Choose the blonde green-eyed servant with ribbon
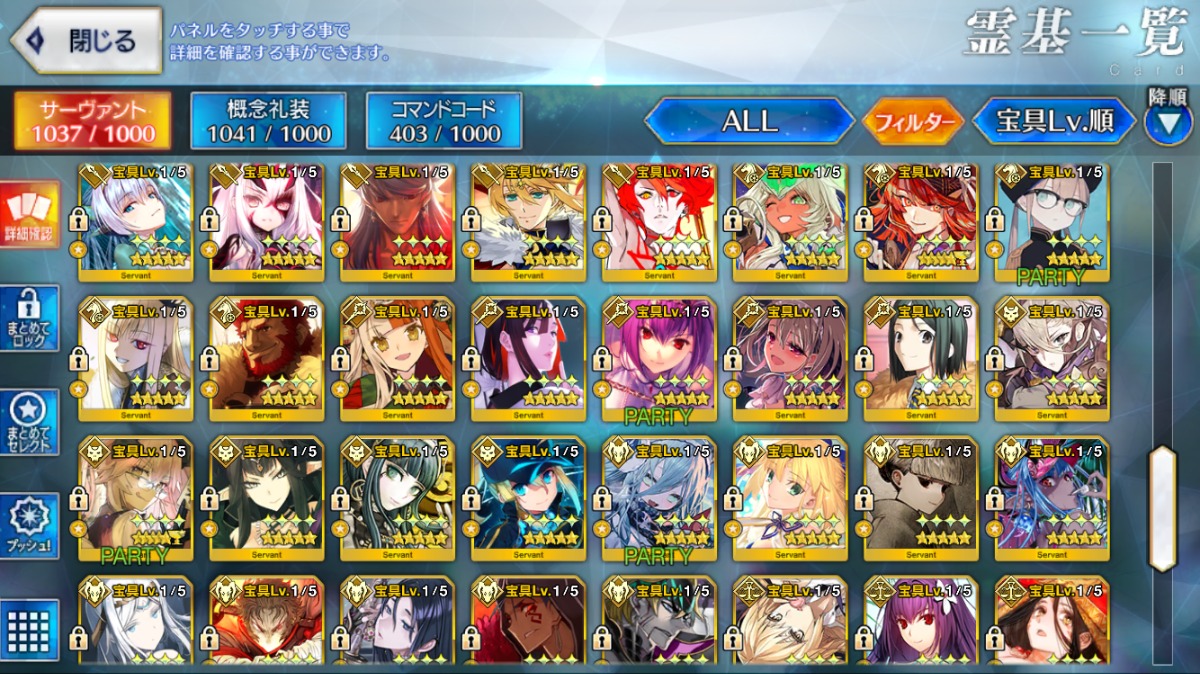Viewport: 1200px width, 674px height. tap(790, 498)
